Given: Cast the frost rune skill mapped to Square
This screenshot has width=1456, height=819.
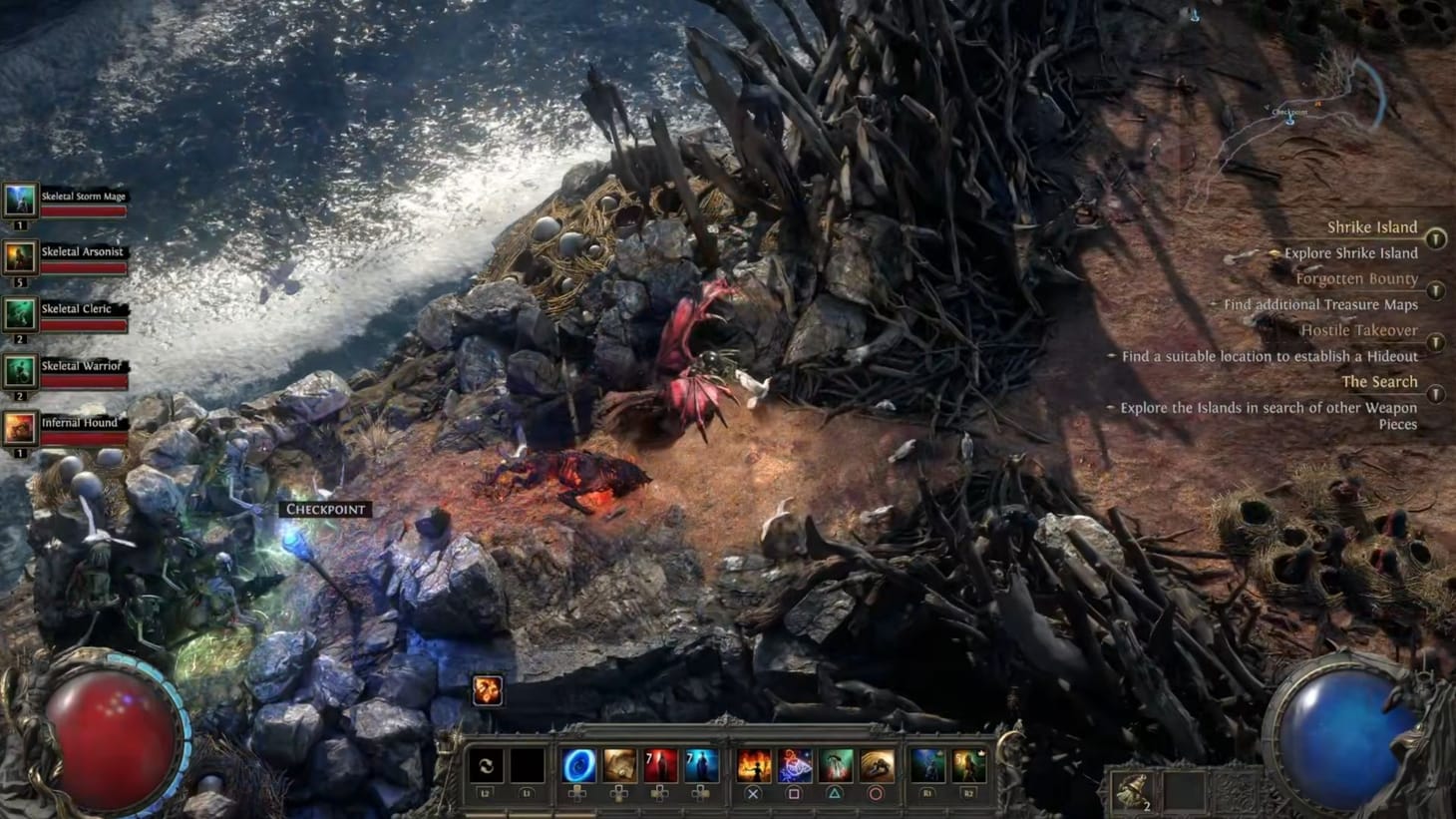Looking at the screenshot, I should (795, 764).
